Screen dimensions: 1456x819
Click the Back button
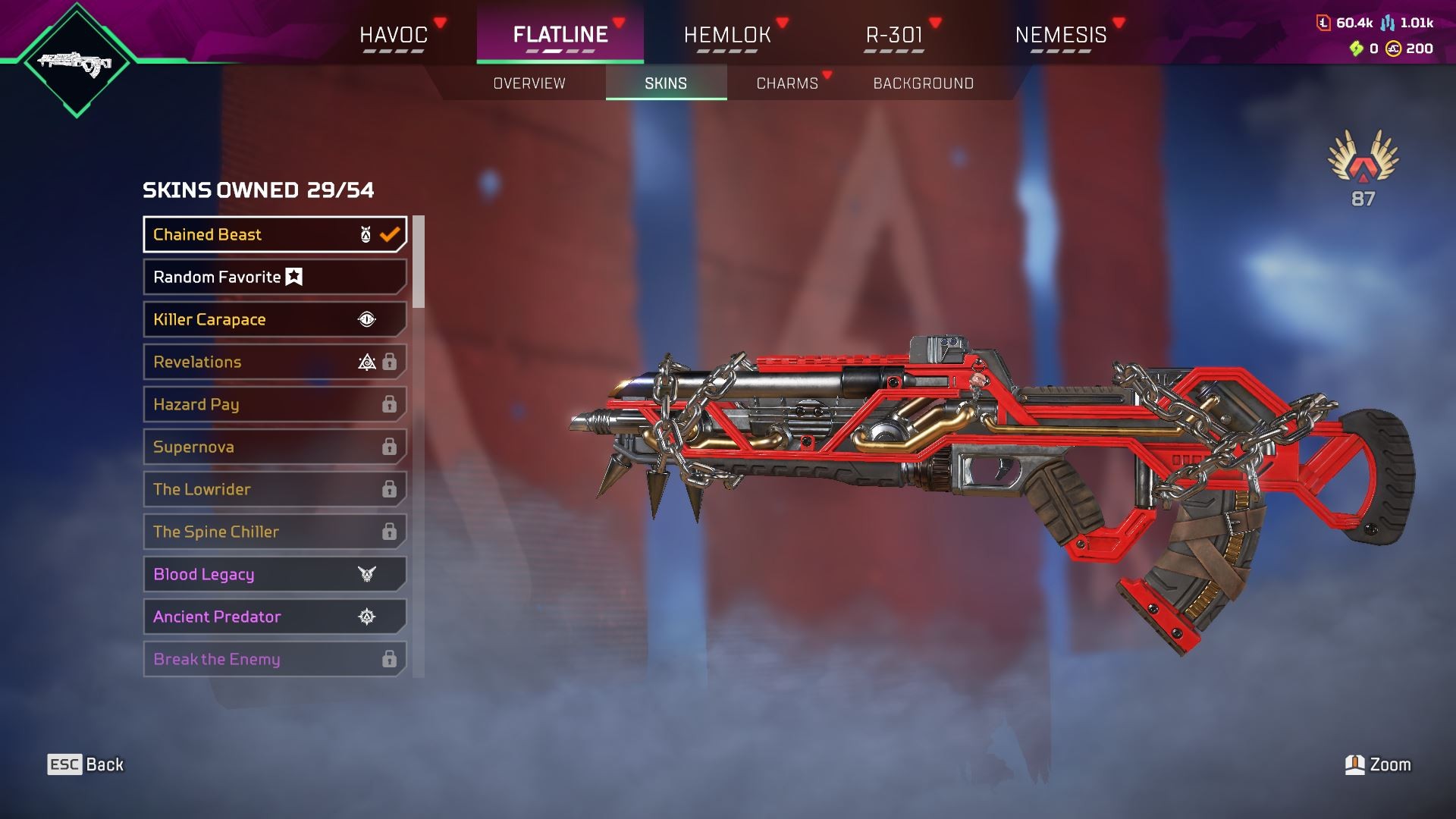(86, 764)
